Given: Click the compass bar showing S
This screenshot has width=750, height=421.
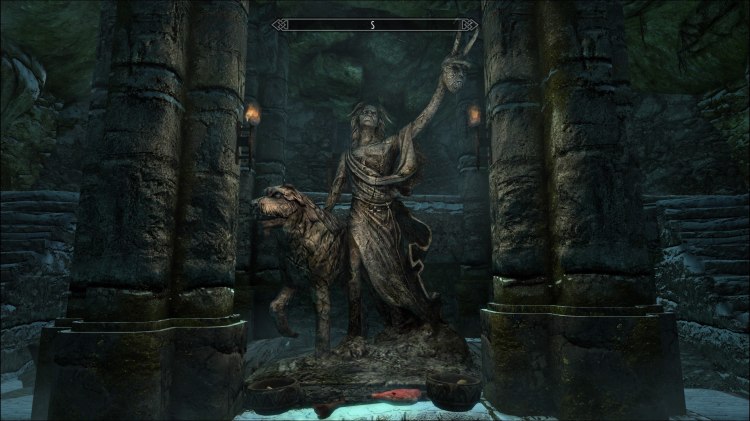Looking at the screenshot, I should (374, 24).
